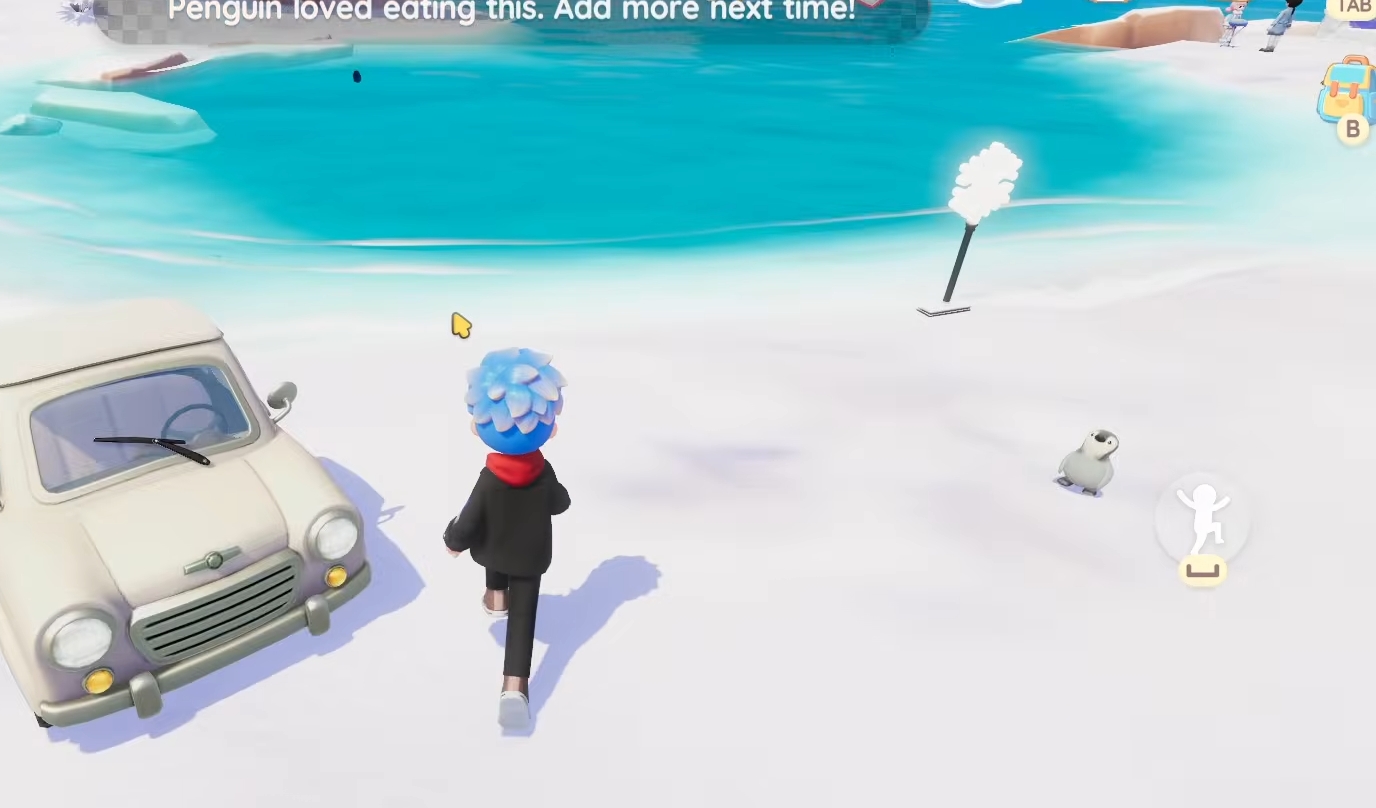Click the baby penguin on the snow

pyautogui.click(x=1090, y=460)
